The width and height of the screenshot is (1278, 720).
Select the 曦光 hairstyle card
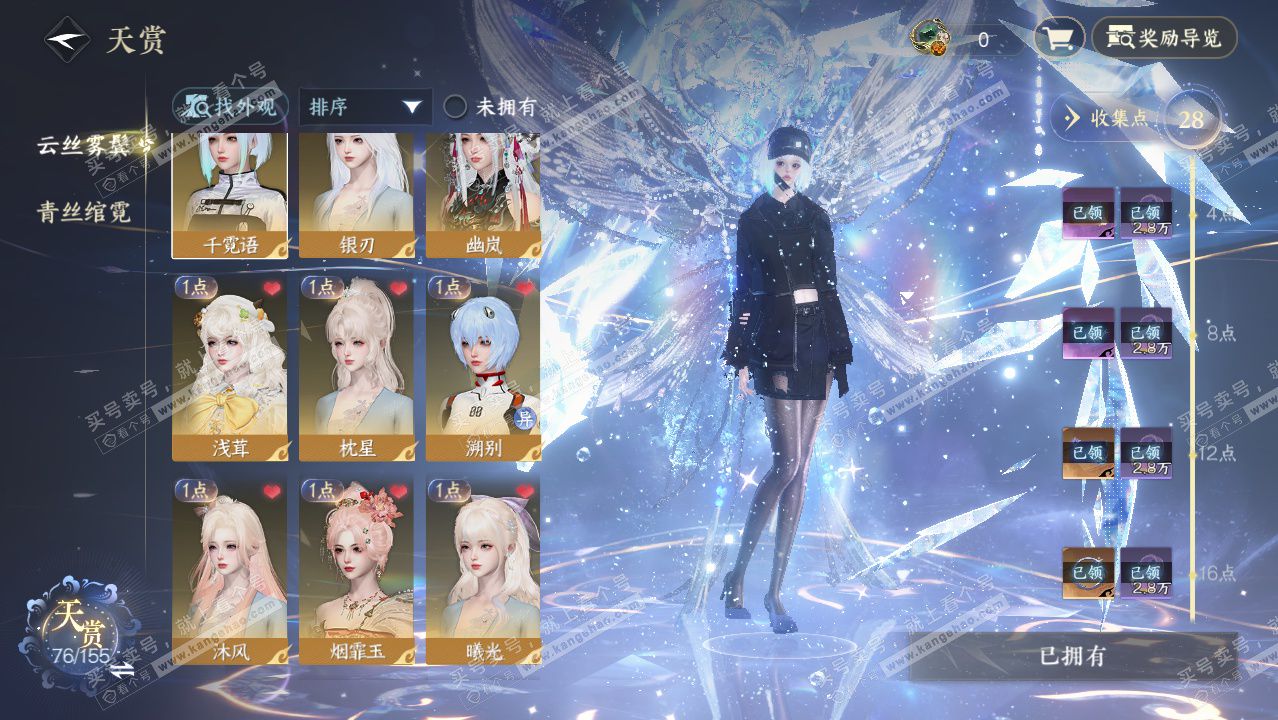483,572
